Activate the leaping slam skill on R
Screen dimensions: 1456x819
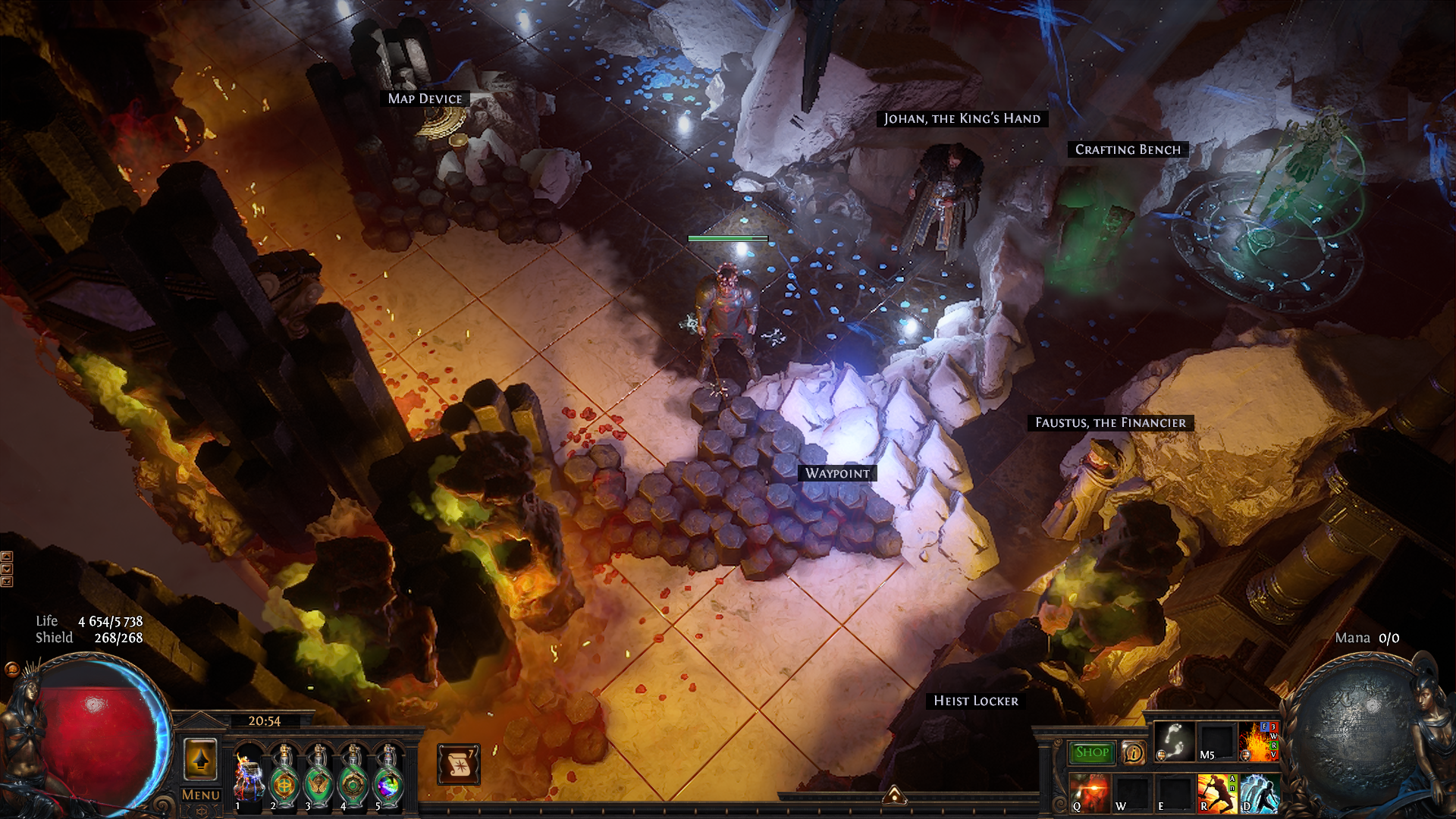(1216, 792)
